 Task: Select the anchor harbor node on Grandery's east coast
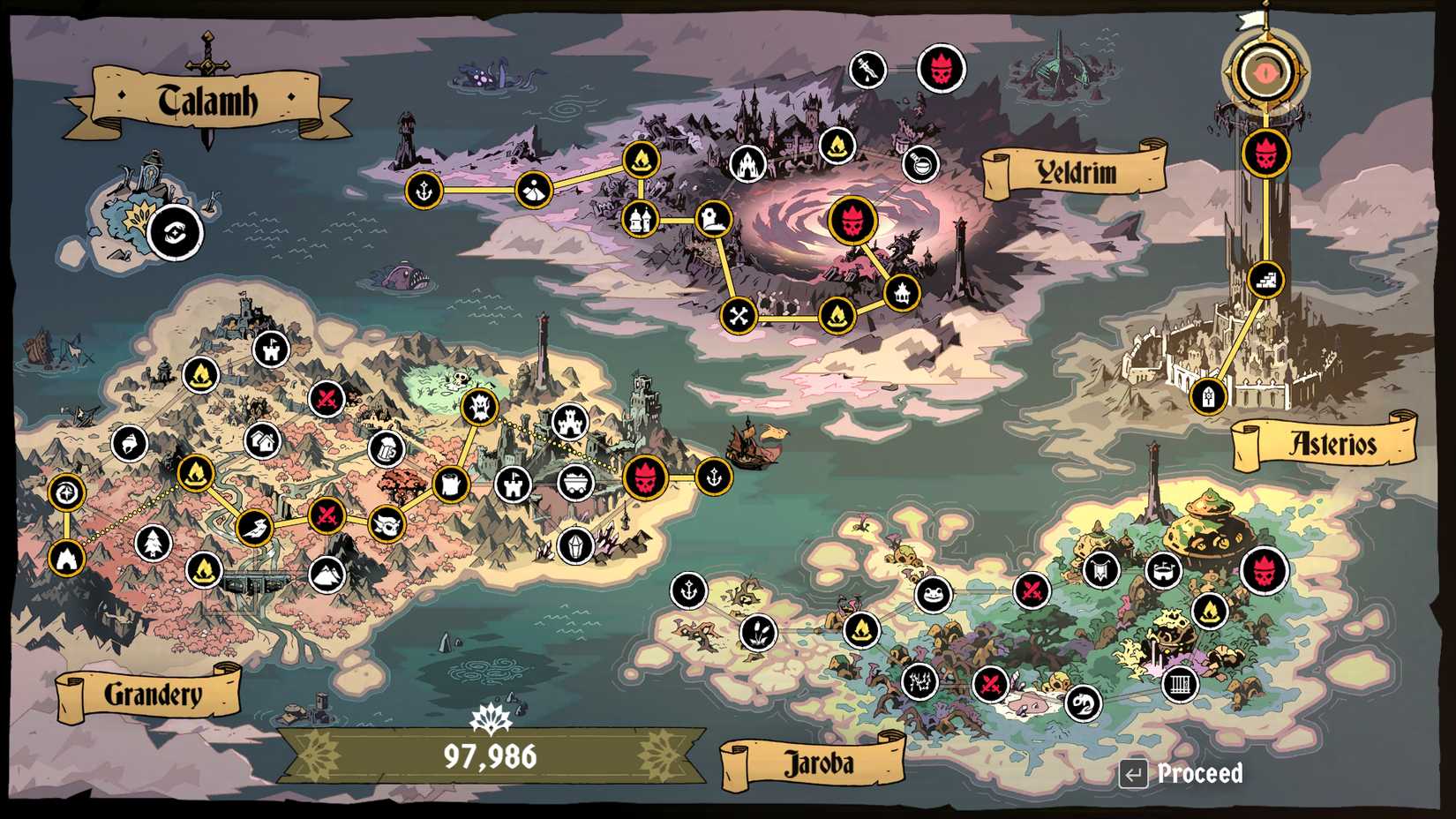(x=713, y=476)
